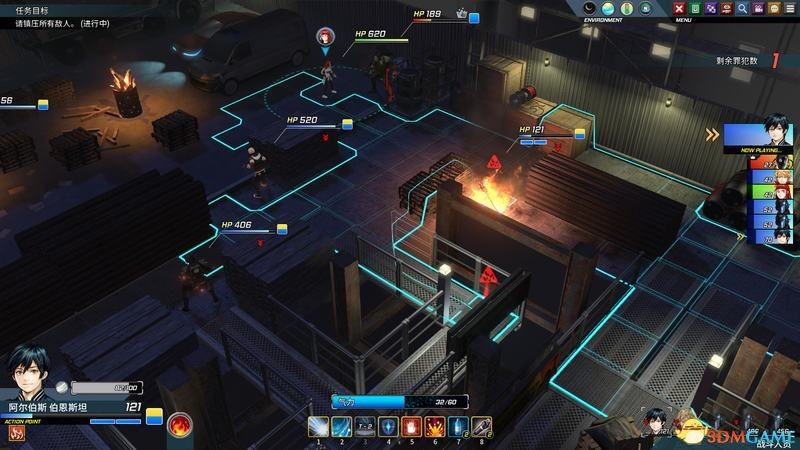Click the active character portrait in the bottom-left panel
The width and height of the screenshot is (800, 450).
(33, 374)
